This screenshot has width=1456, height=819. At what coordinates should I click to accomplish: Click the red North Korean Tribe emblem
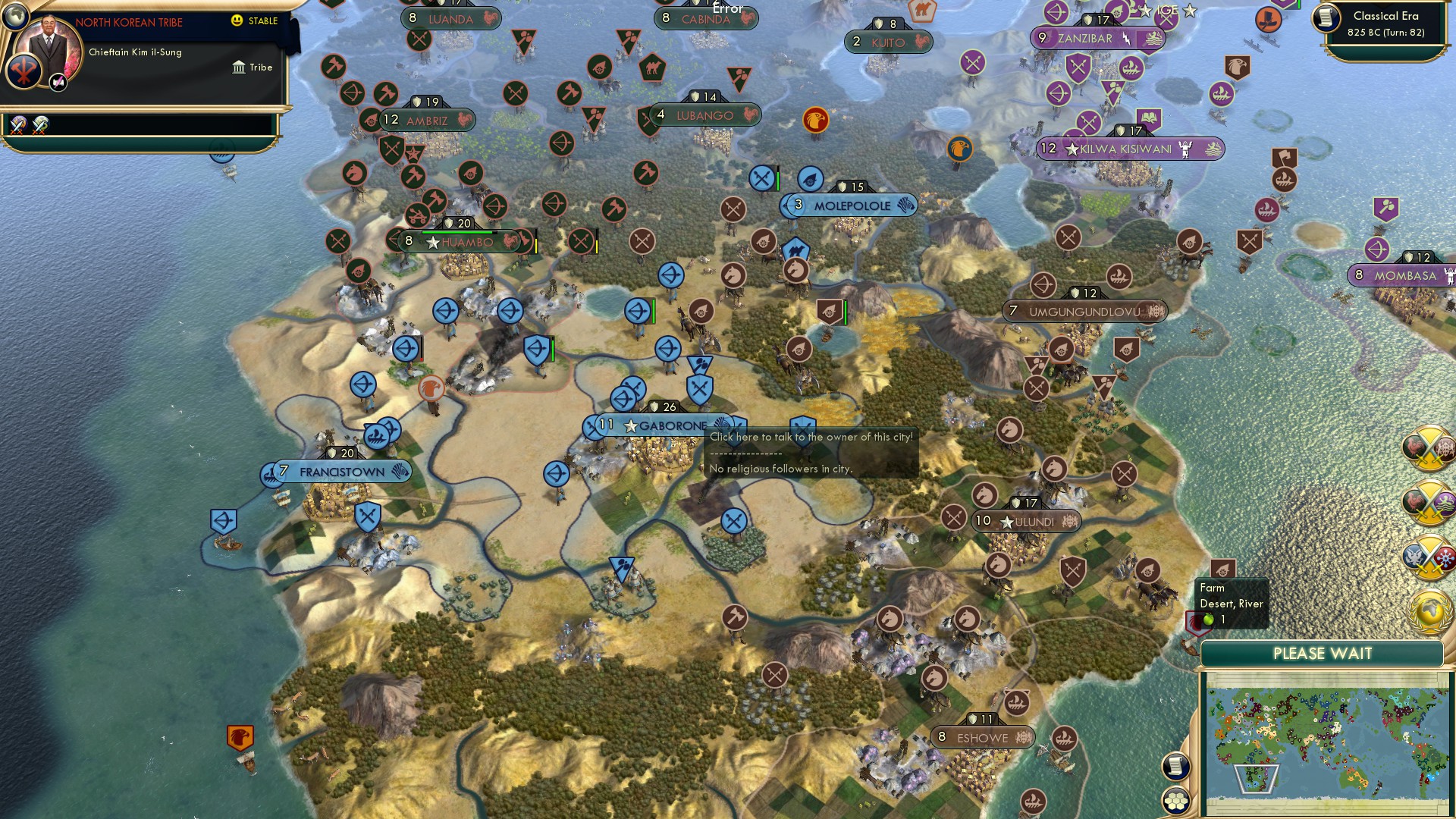click(24, 70)
